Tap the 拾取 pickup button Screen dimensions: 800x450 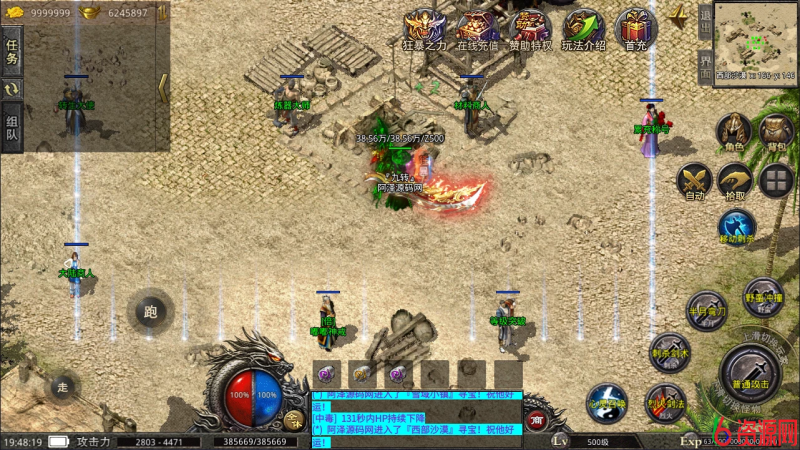tap(735, 181)
